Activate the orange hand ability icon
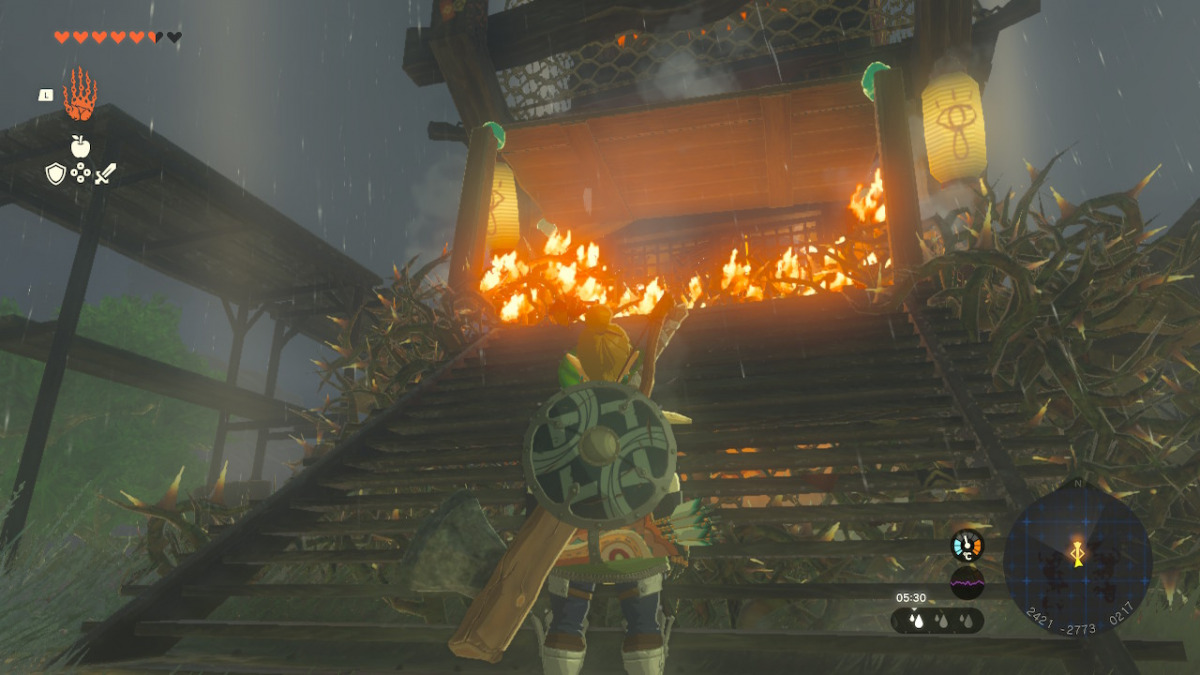Screen dimensions: 1200x675 [80, 96]
